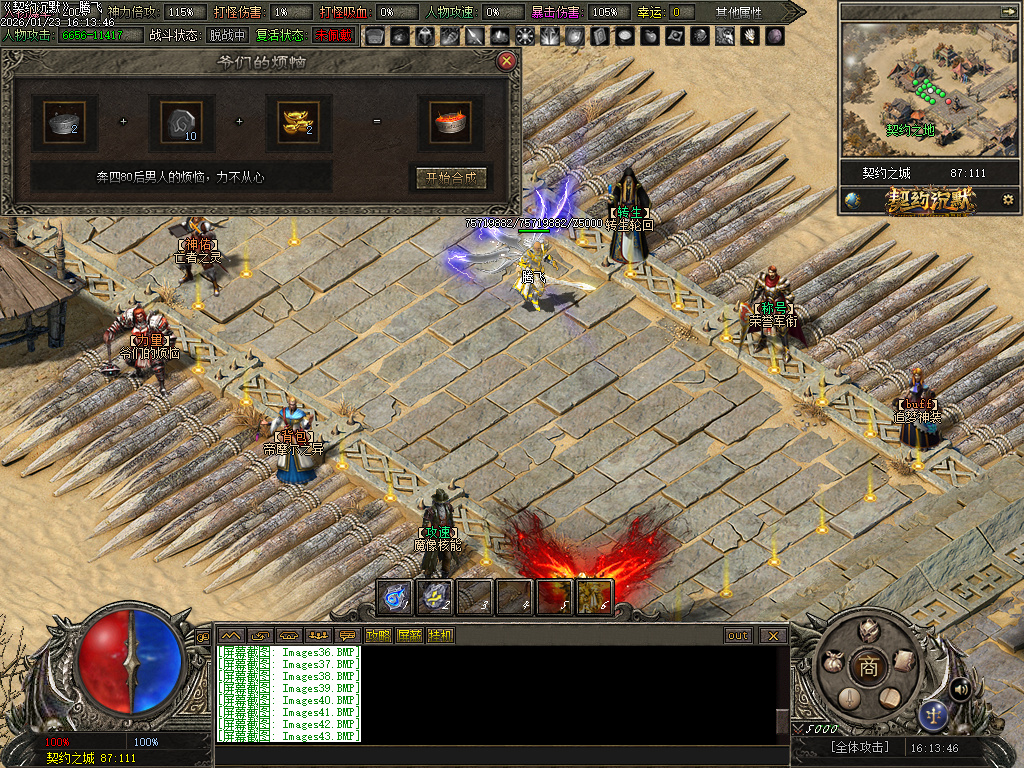Click the 挂机 auto-play tab

click(440, 635)
